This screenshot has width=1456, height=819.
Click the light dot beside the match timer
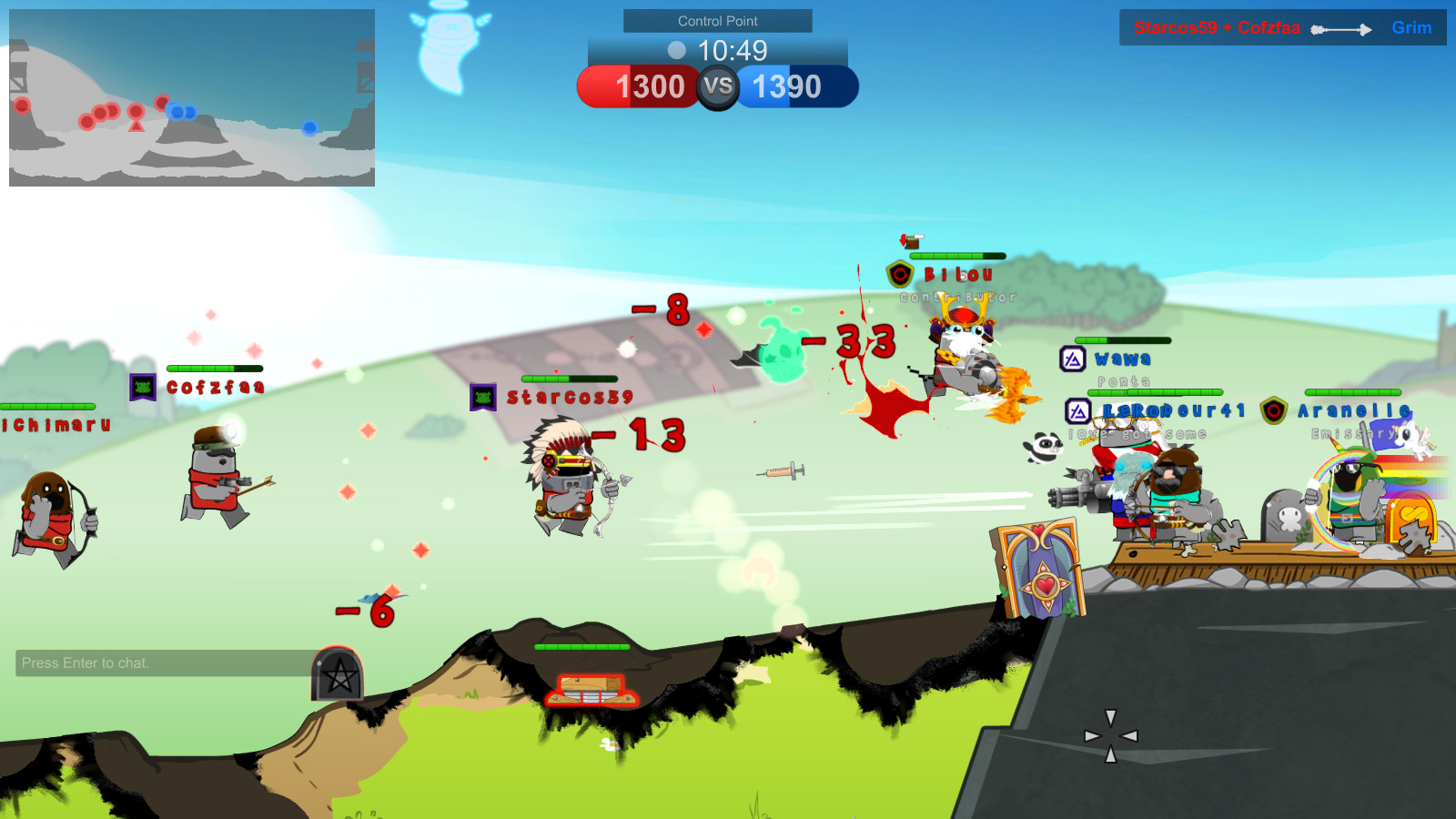pos(676,52)
